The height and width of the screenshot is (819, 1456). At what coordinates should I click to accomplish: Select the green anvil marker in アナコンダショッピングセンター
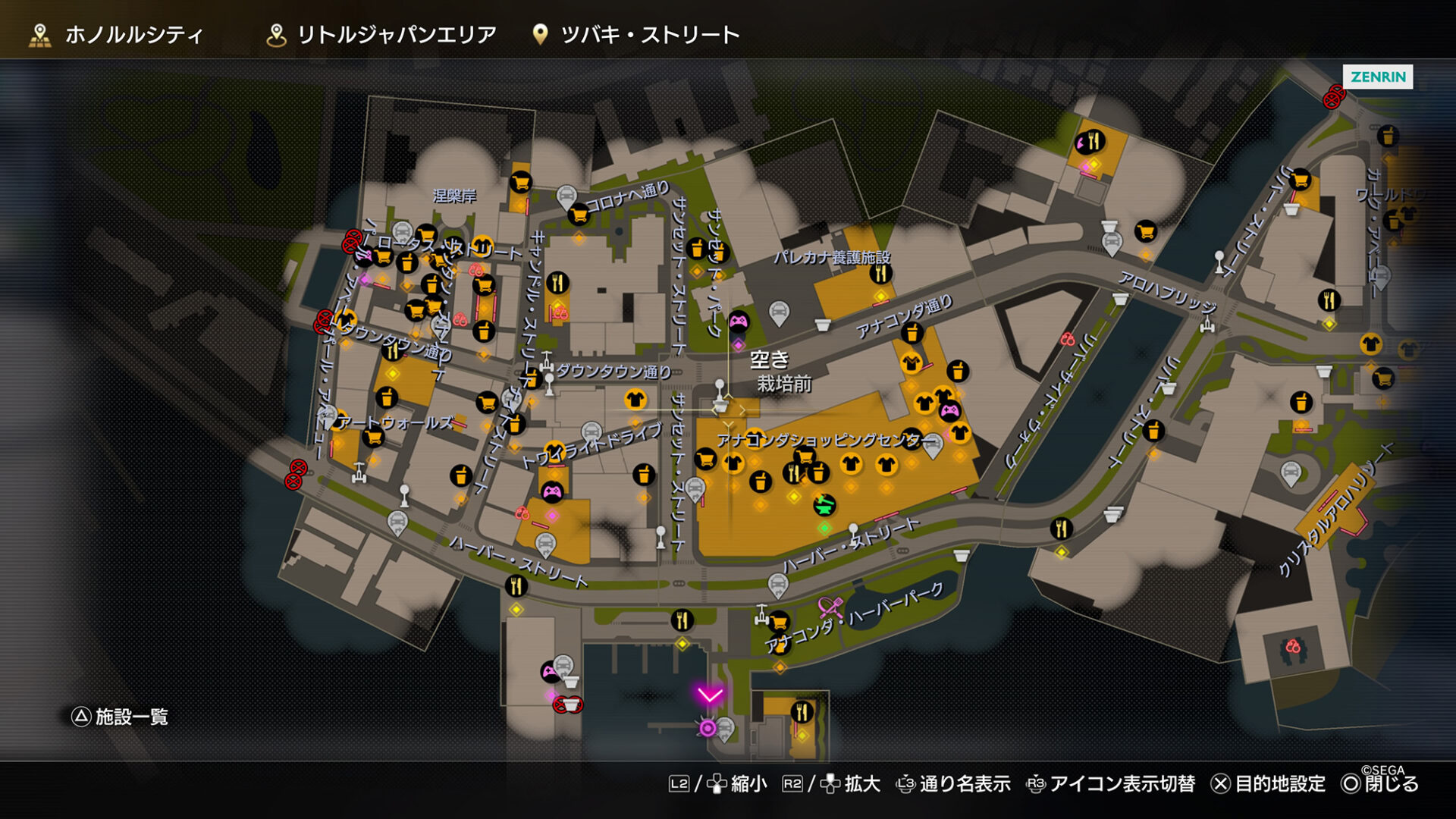(824, 504)
